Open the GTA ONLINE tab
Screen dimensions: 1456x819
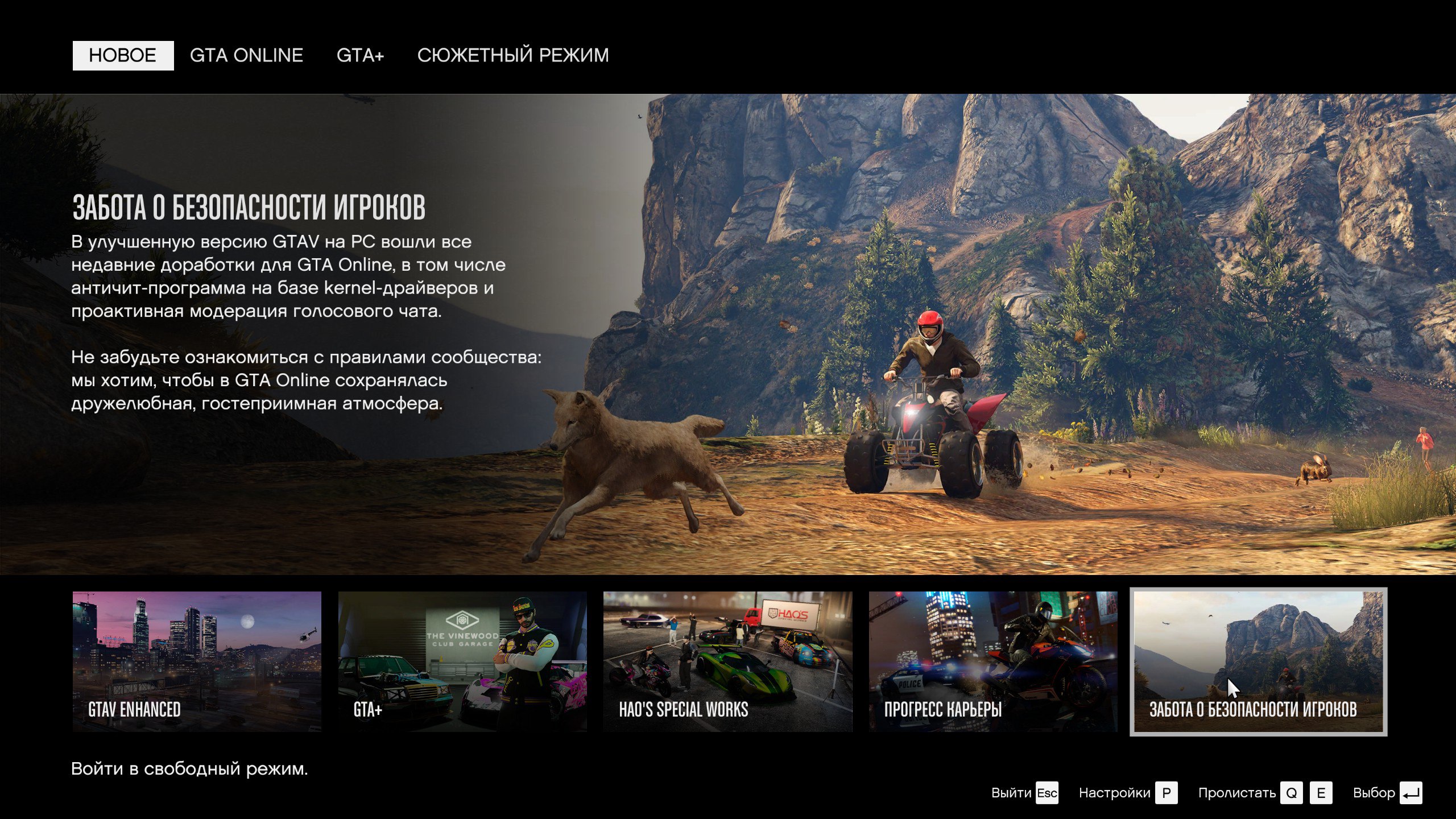[x=246, y=56]
